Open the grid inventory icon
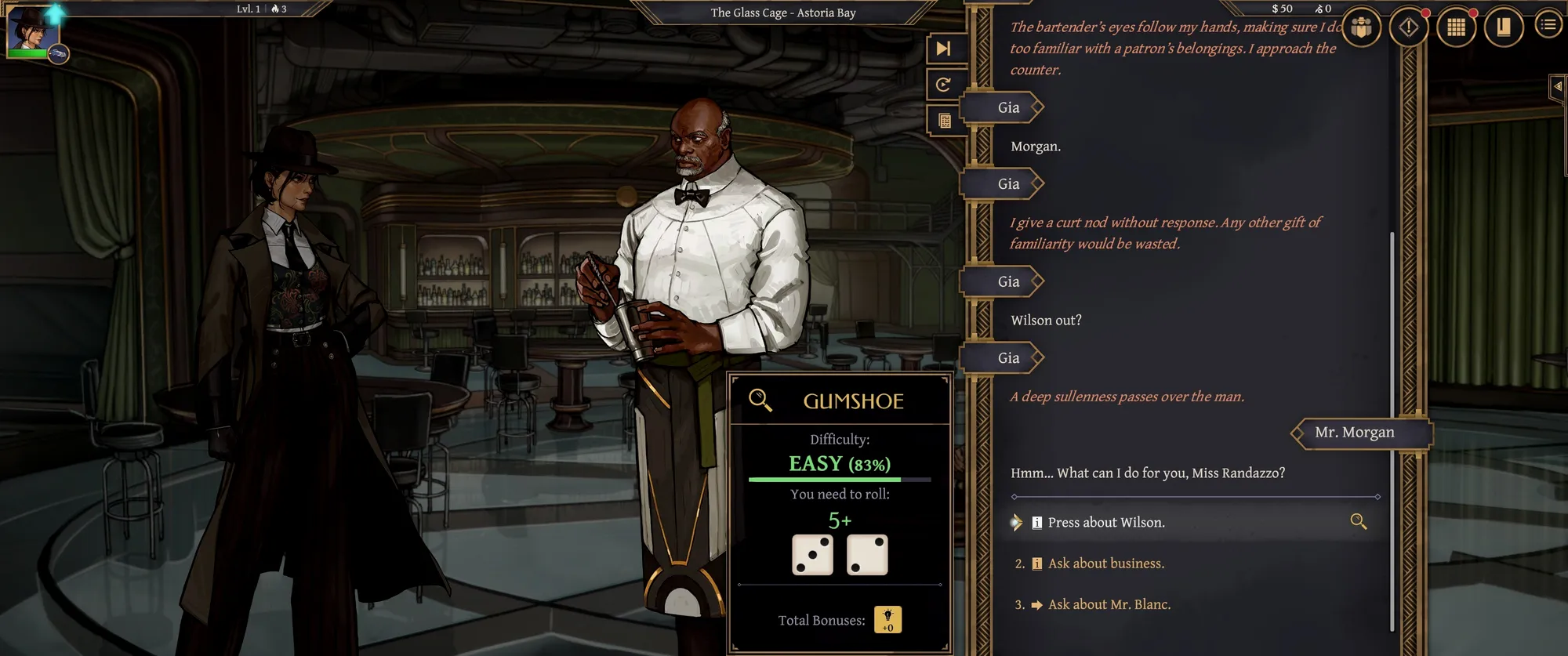Viewport: 1568px width, 656px height. tap(1456, 27)
